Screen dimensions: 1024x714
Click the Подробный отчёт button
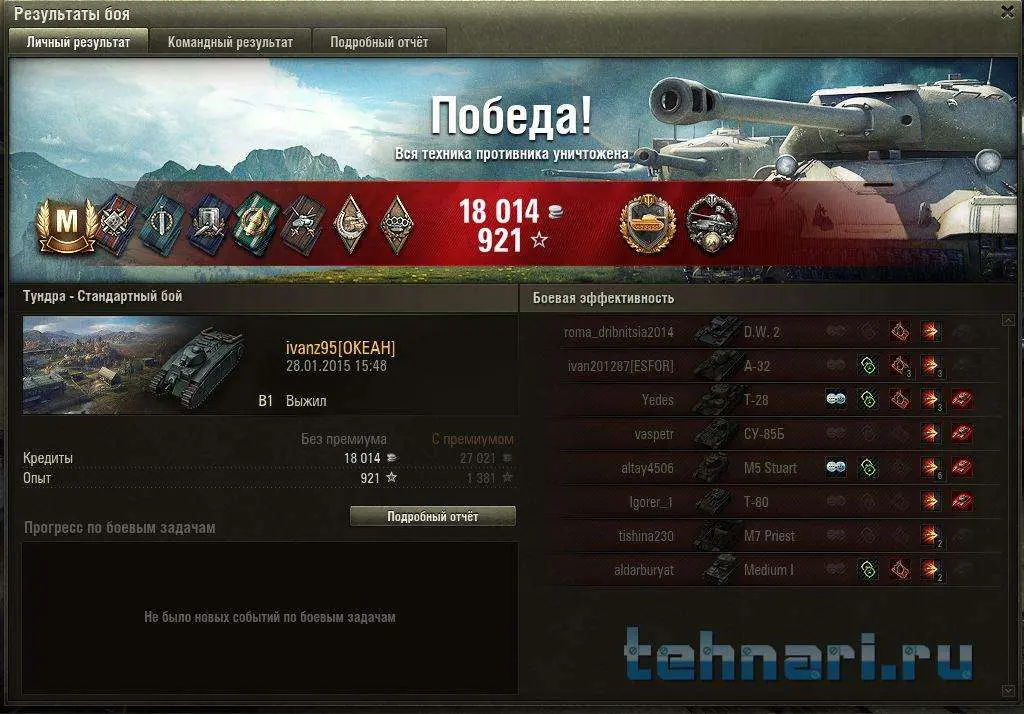tap(433, 516)
